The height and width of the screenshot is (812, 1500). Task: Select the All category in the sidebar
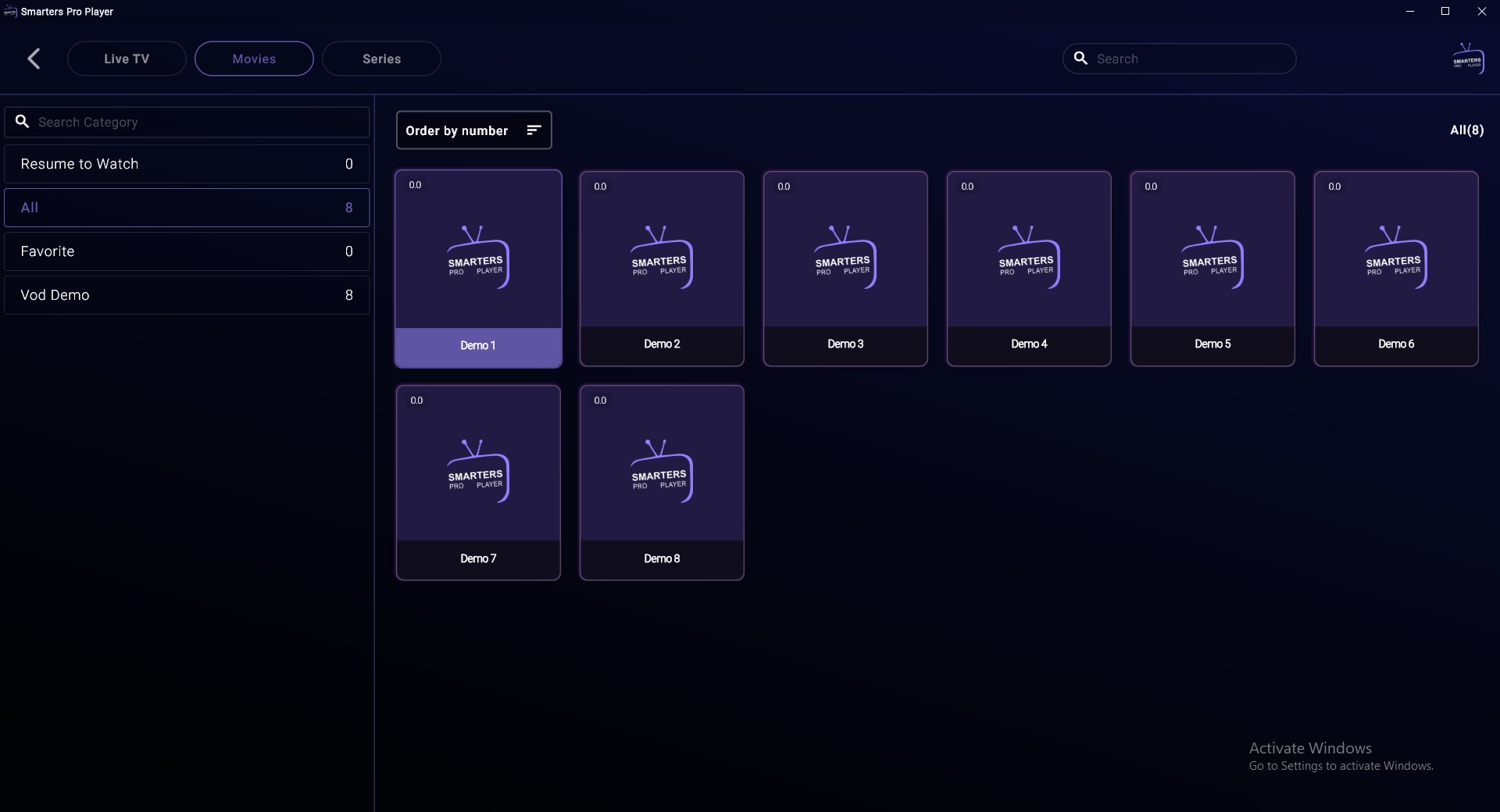(186, 208)
